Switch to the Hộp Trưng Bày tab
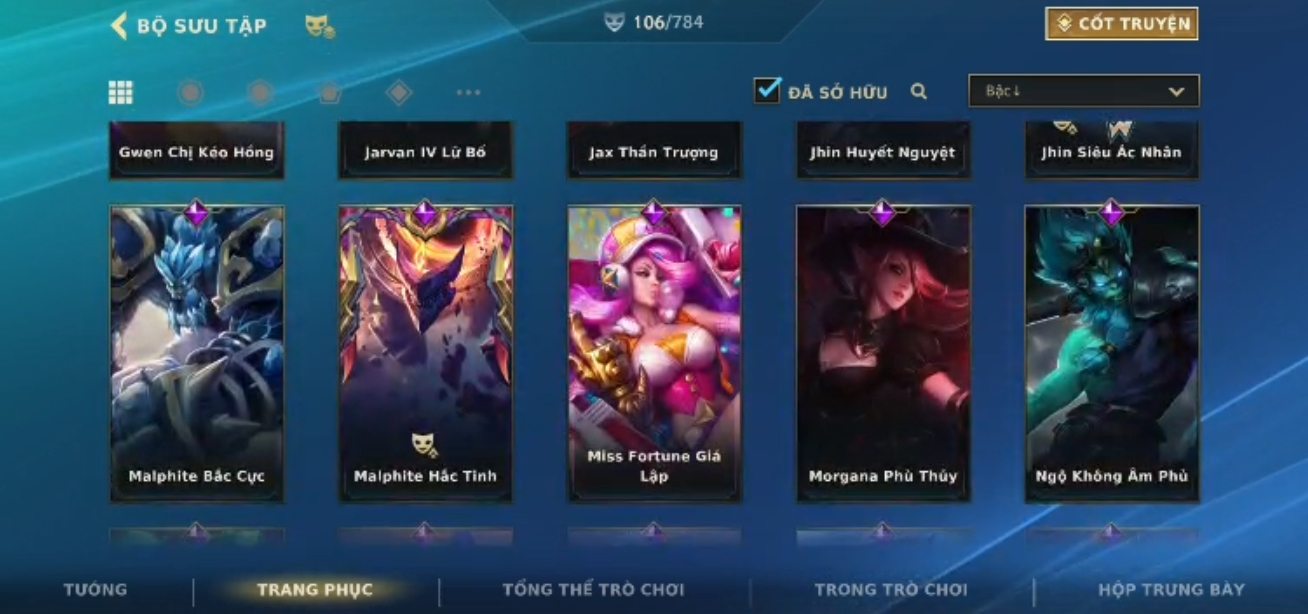1308x614 pixels. (1171, 590)
